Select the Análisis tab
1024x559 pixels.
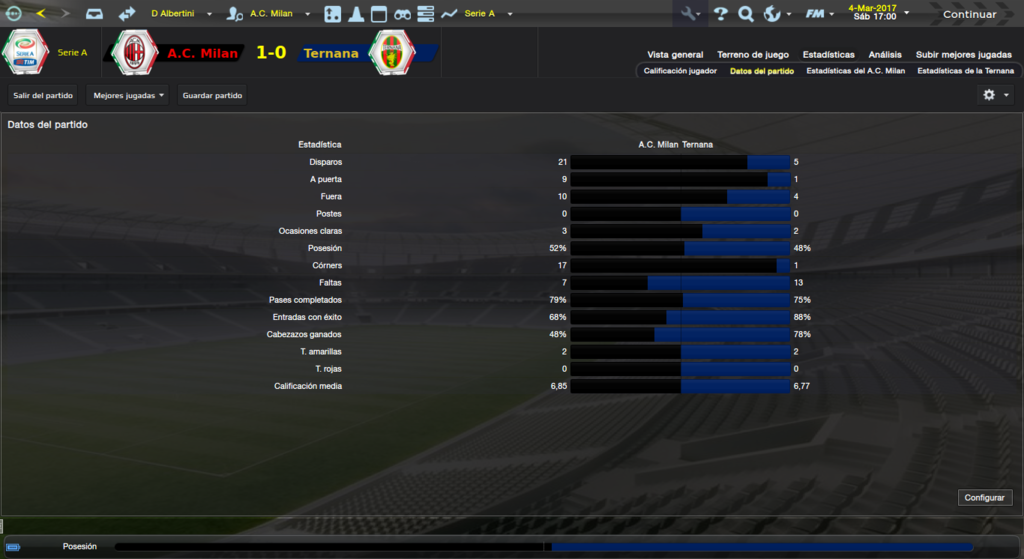pos(885,55)
